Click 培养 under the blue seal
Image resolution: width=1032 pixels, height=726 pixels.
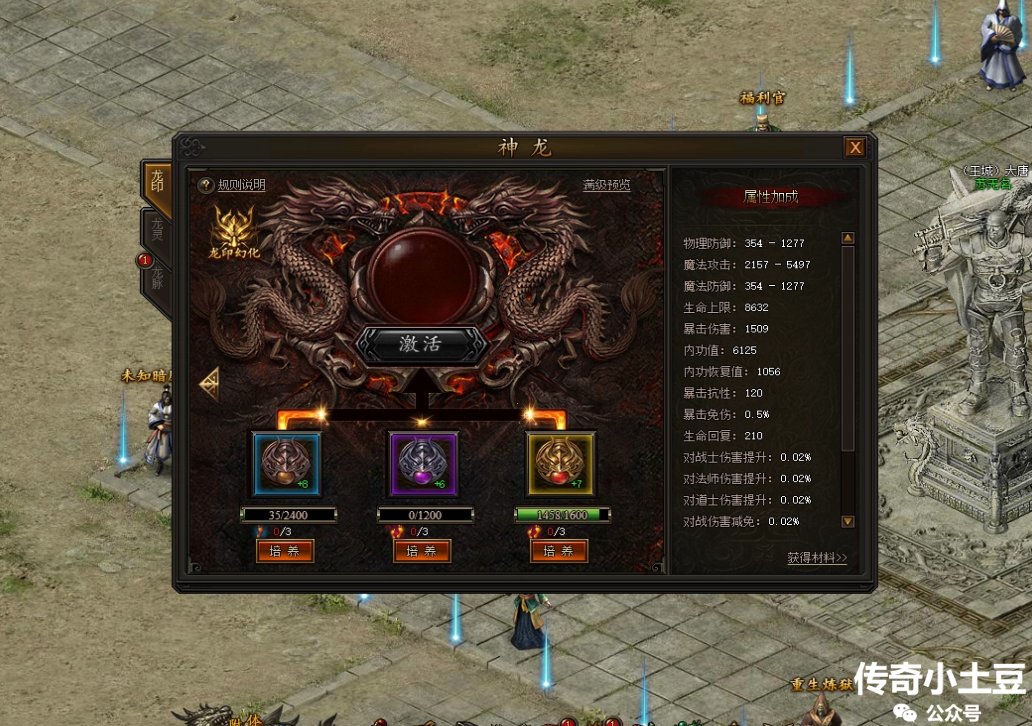click(286, 551)
